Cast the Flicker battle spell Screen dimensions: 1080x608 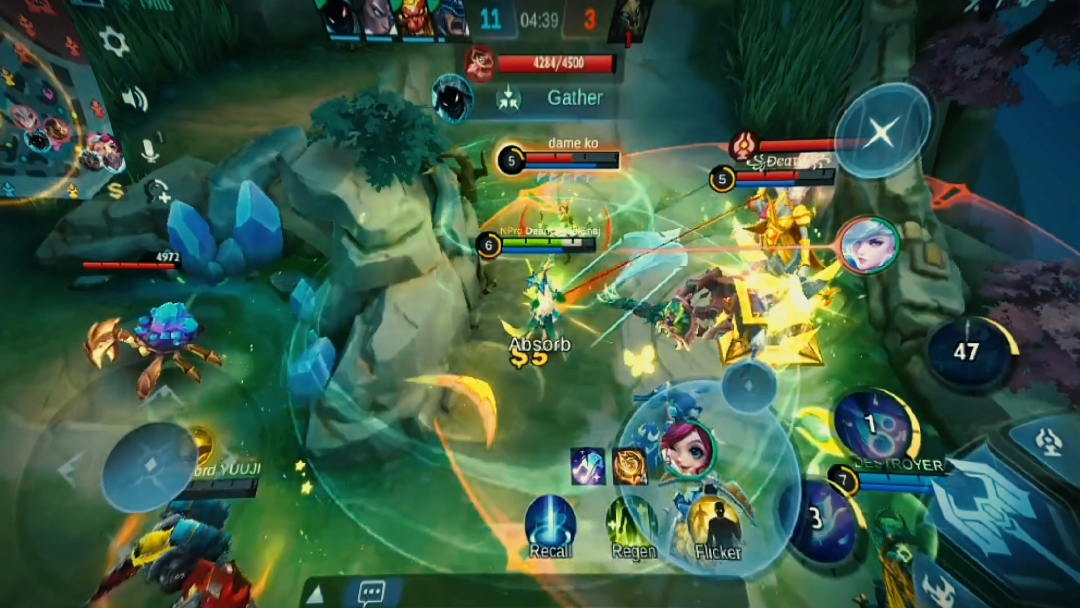[x=716, y=523]
